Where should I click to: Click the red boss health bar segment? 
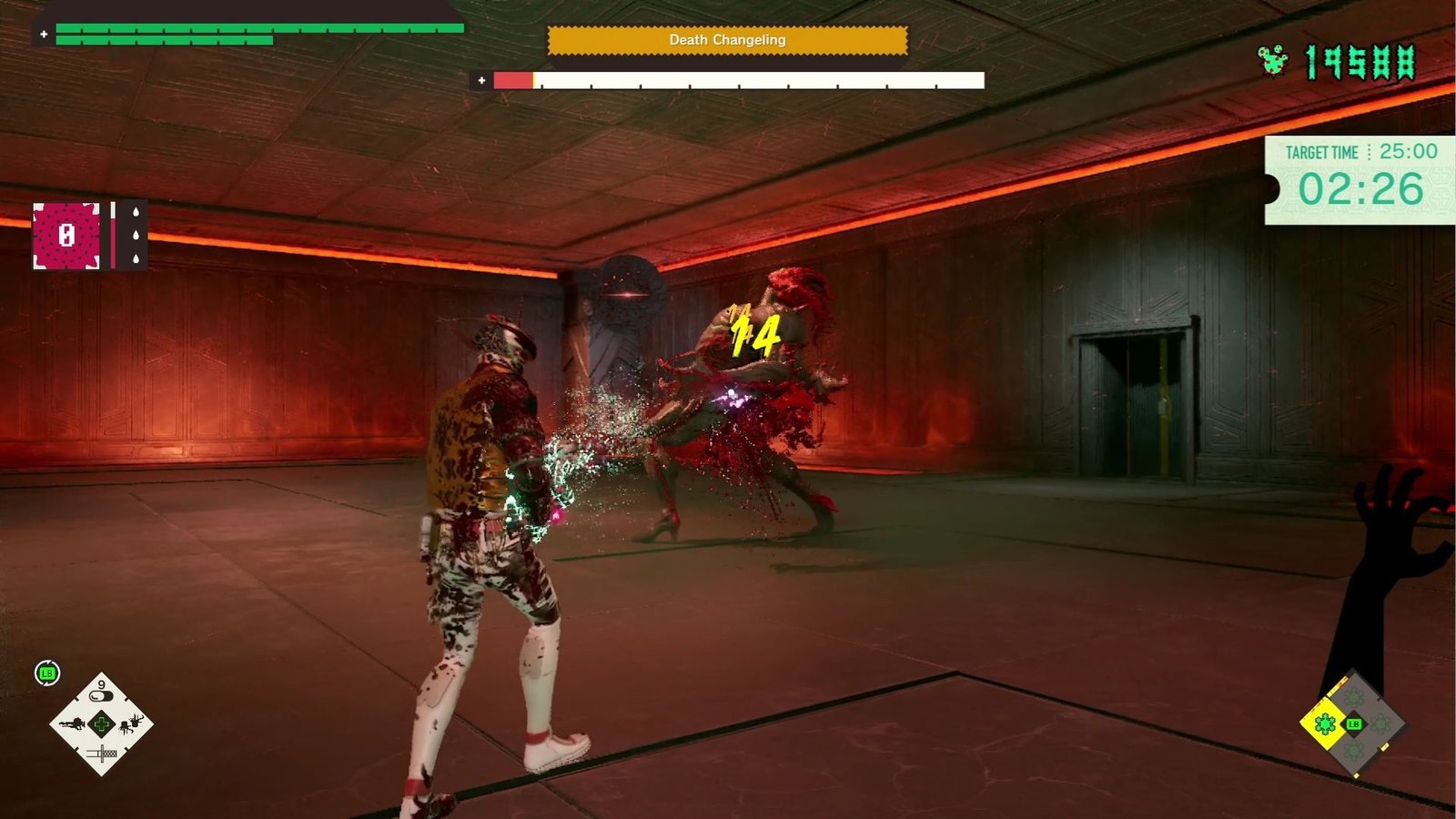511,79
